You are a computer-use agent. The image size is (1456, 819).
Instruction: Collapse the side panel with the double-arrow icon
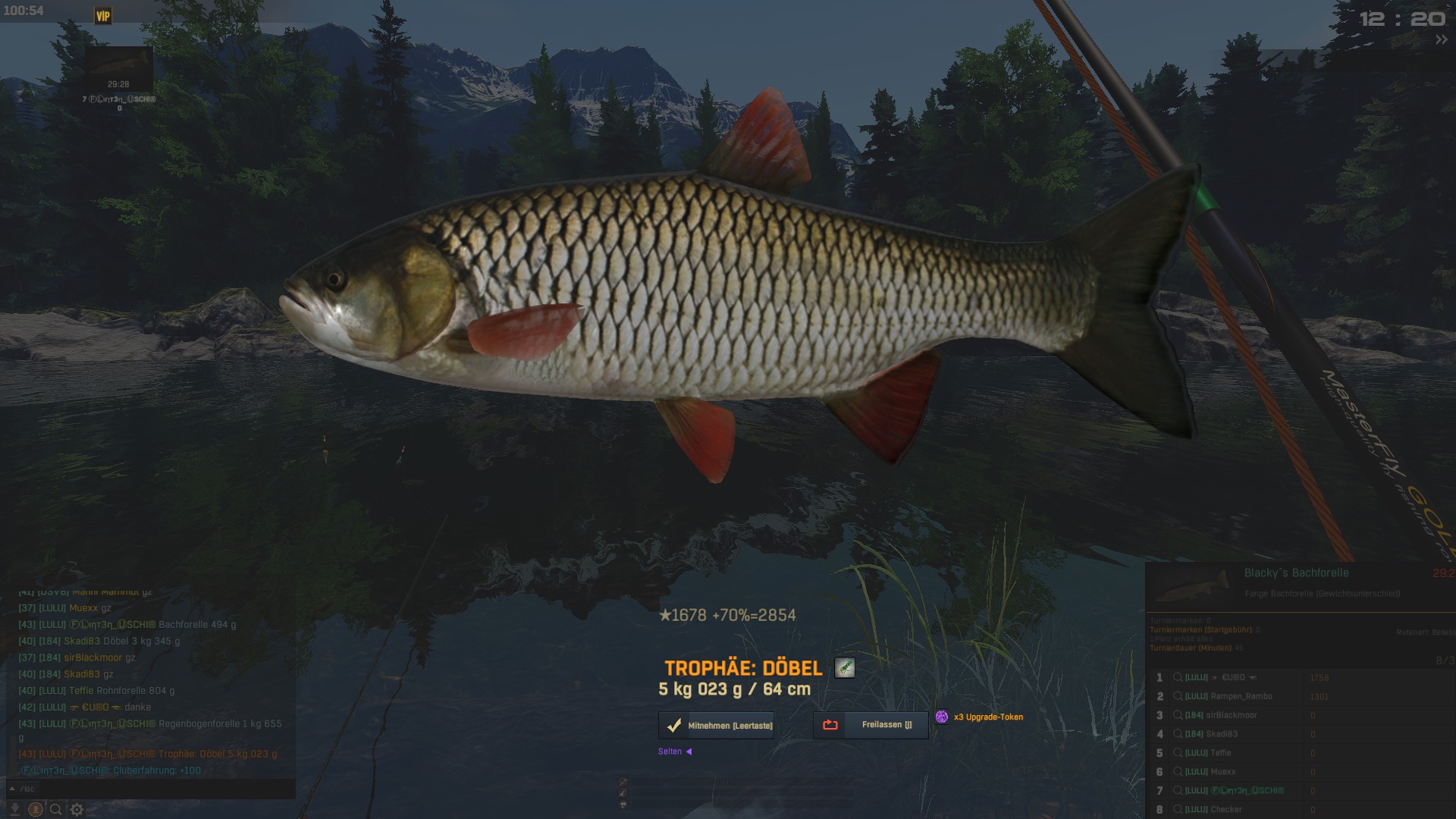(1441, 39)
